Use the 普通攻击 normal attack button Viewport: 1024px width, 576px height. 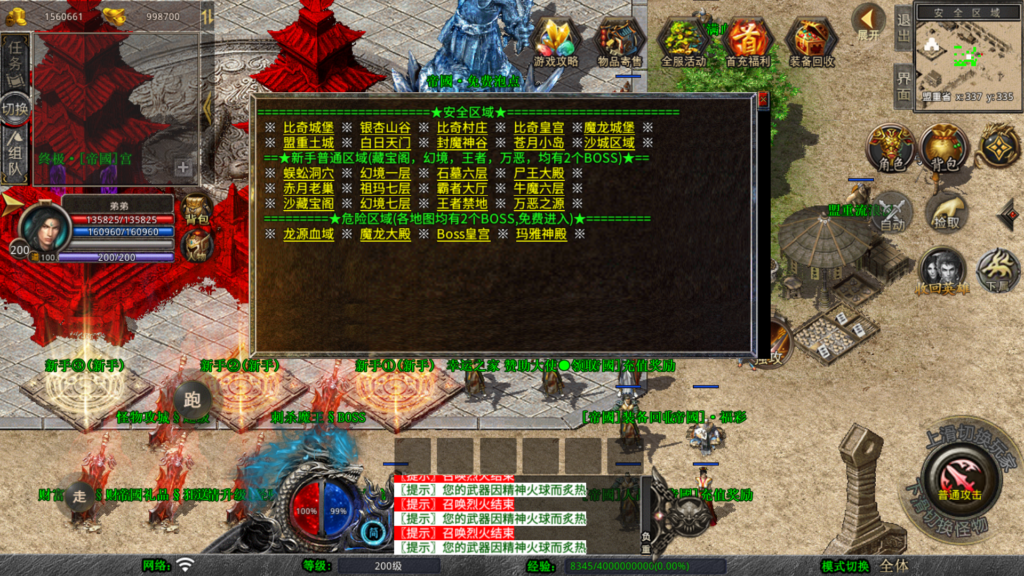(x=959, y=479)
